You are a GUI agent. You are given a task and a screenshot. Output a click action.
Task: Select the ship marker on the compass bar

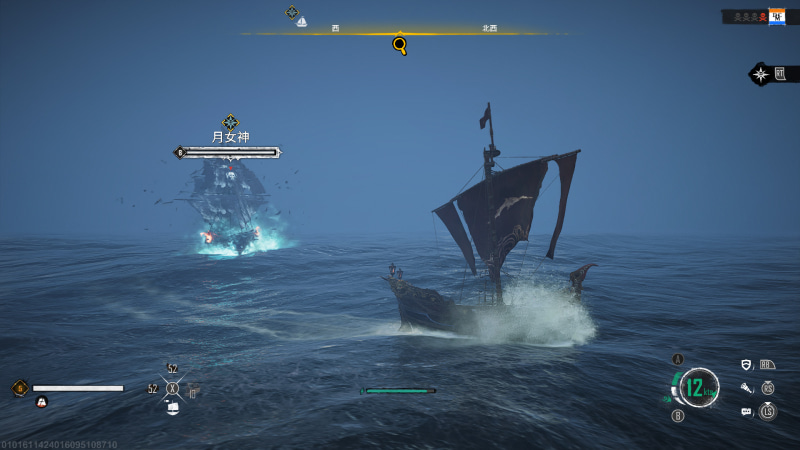pyautogui.click(x=301, y=22)
